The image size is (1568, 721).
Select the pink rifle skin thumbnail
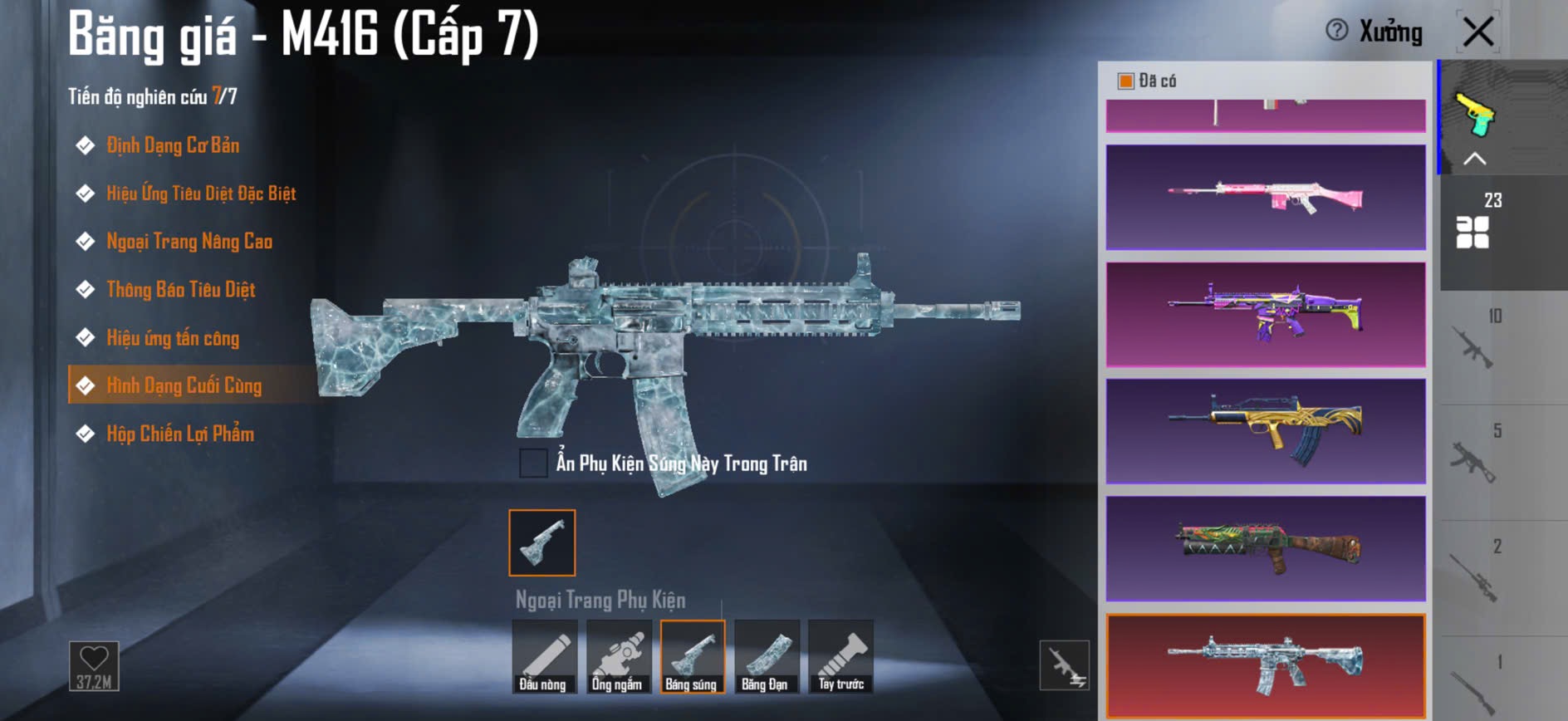1266,198
